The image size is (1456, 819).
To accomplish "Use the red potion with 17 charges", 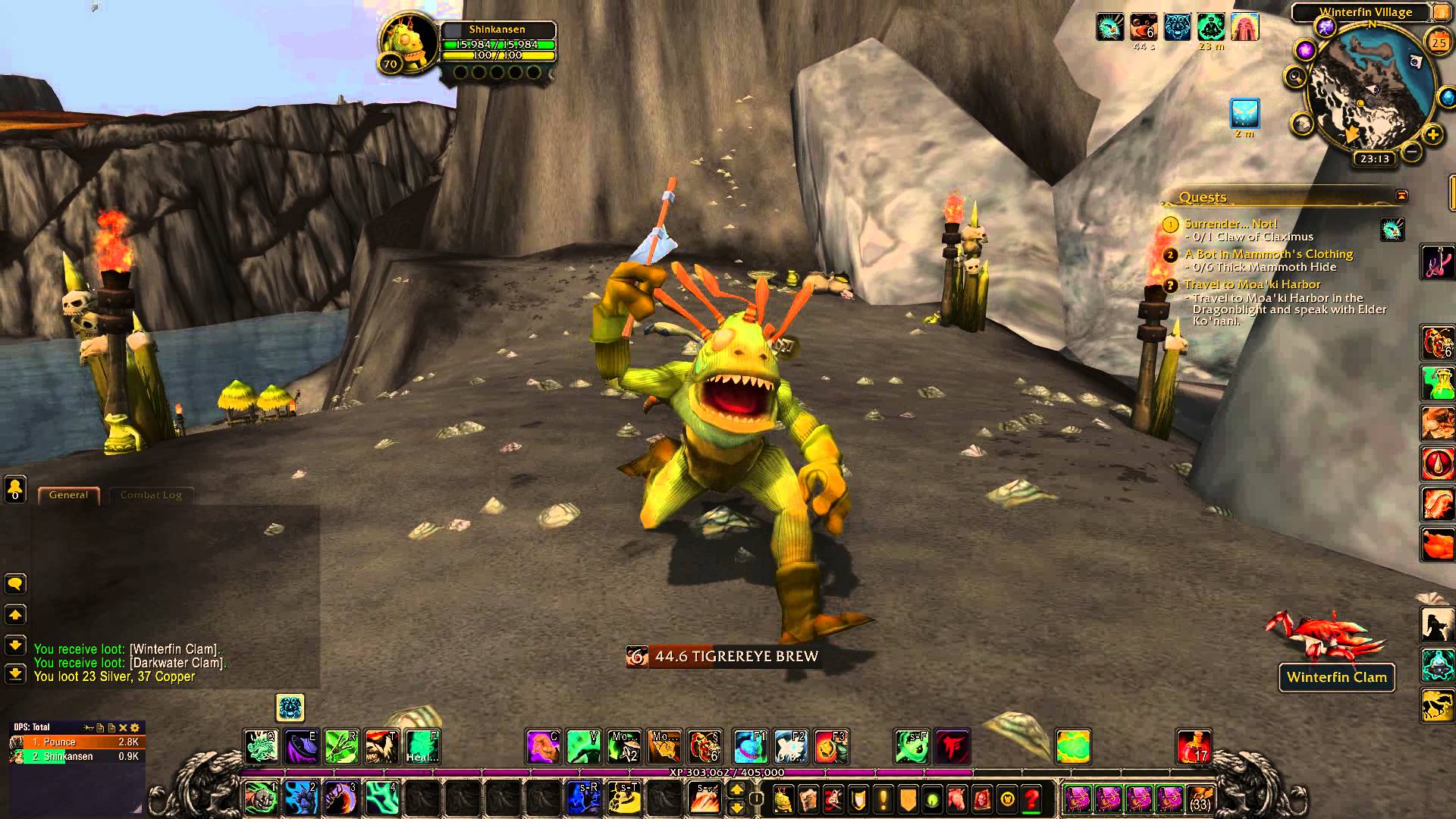I will (1194, 747).
